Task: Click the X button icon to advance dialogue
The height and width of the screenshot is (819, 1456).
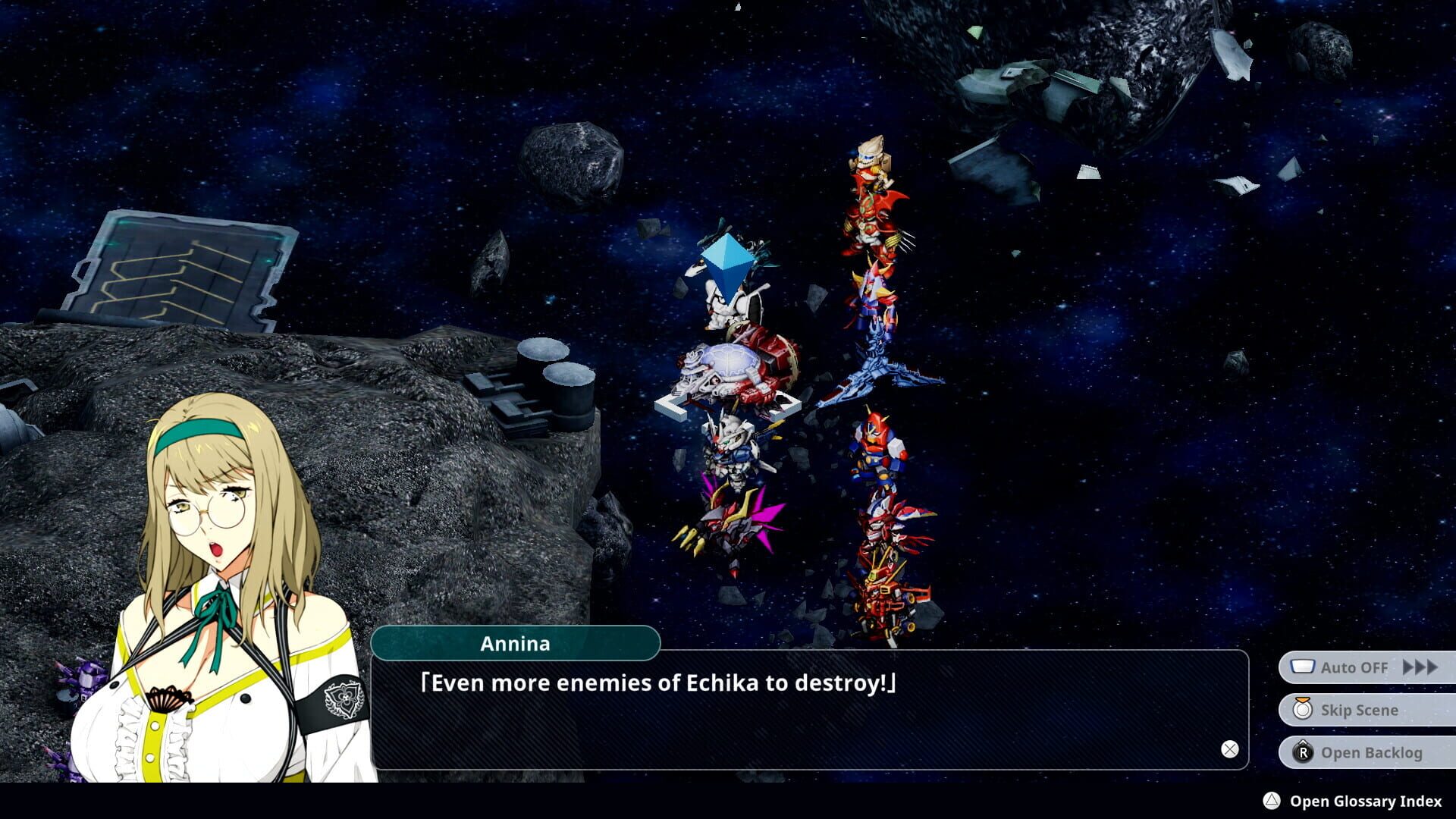Action: (x=1228, y=749)
